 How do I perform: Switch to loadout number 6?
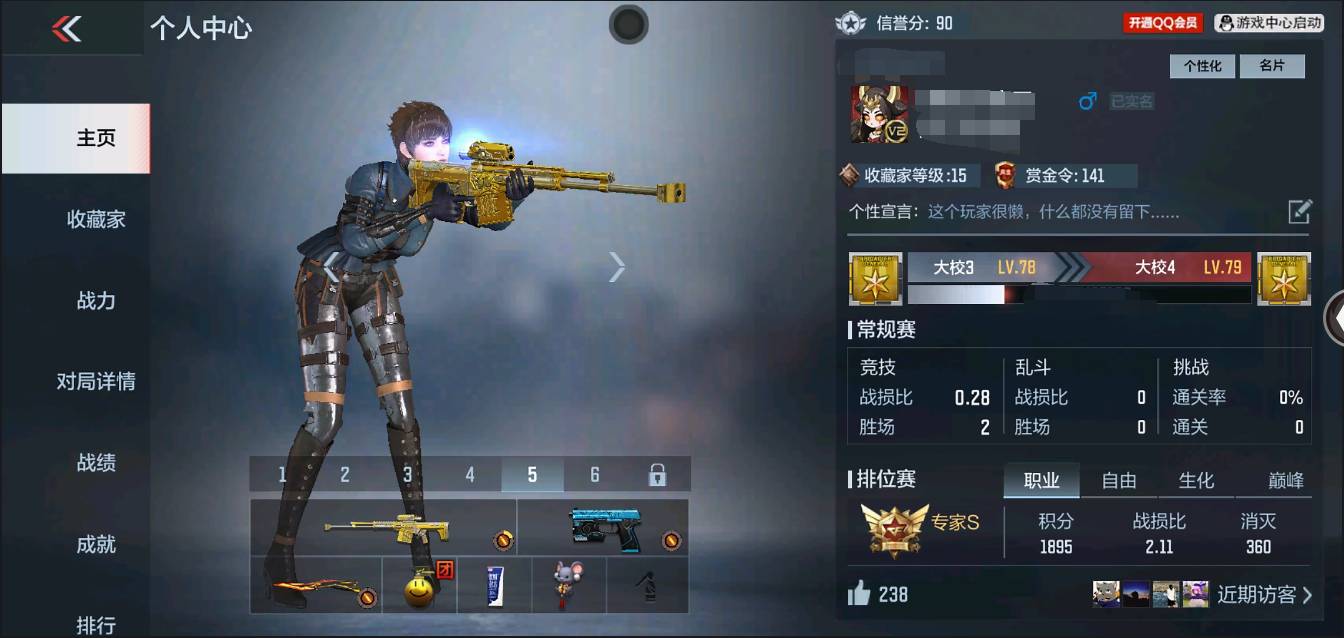(x=595, y=475)
